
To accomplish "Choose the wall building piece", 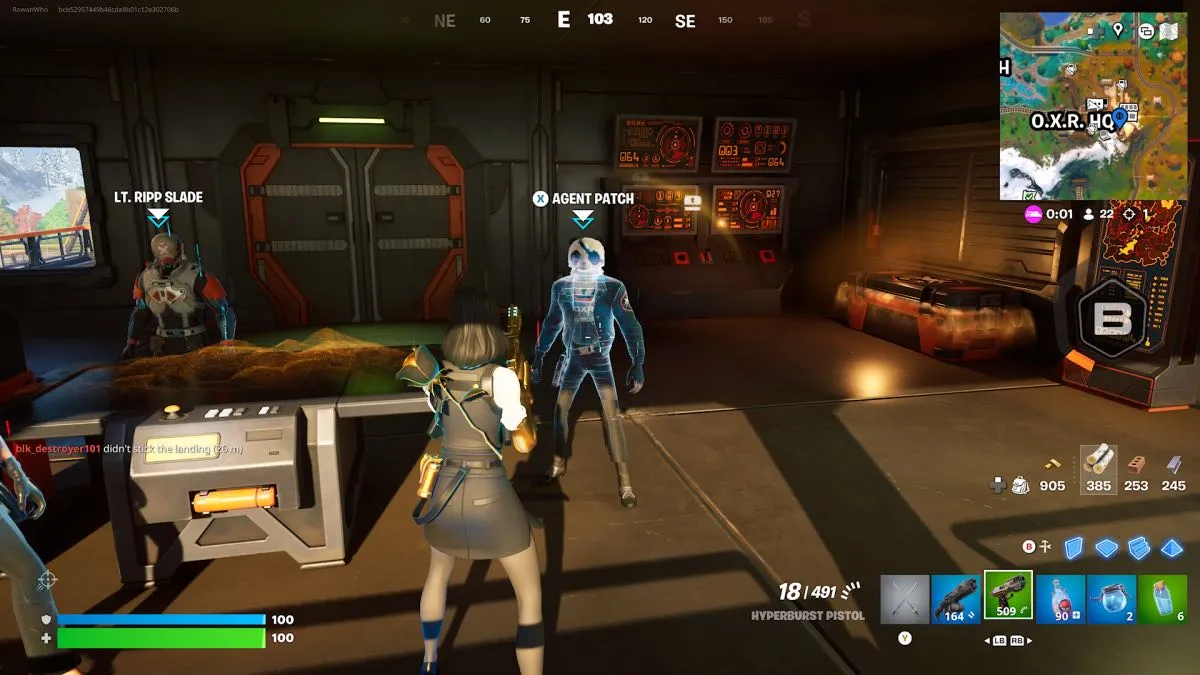I will click(x=1073, y=547).
